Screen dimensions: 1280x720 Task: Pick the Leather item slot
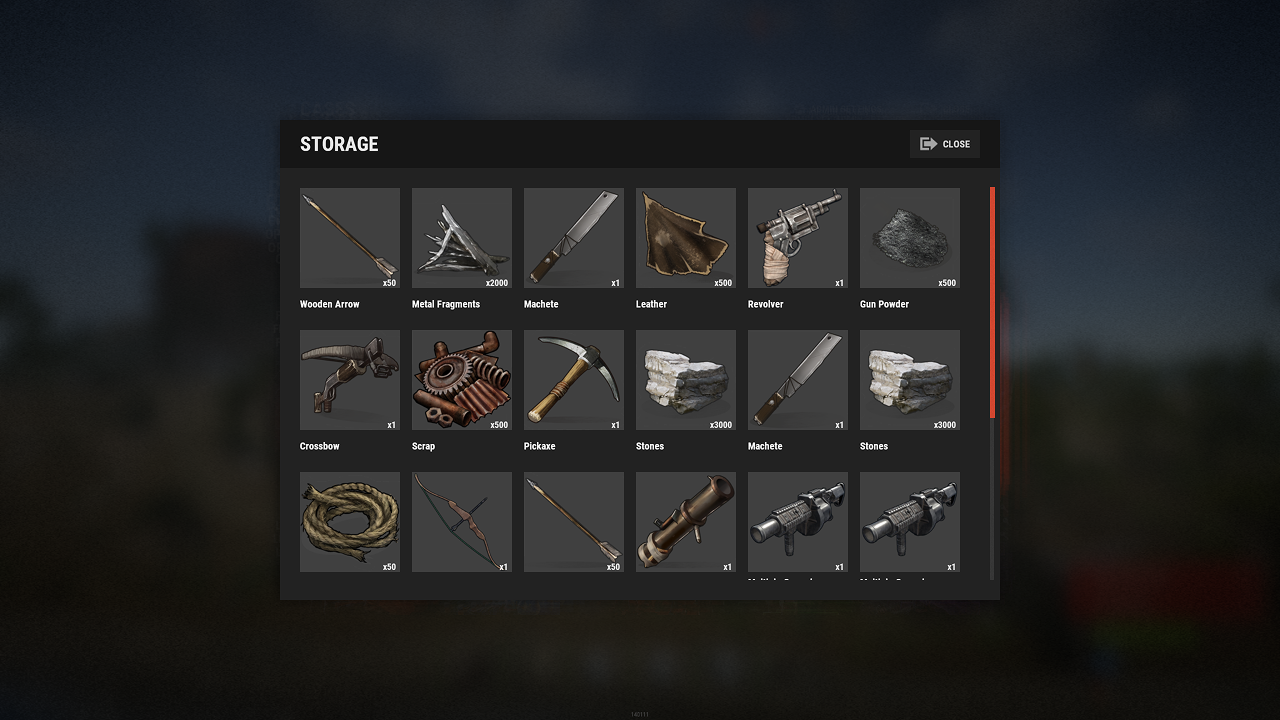(686, 238)
